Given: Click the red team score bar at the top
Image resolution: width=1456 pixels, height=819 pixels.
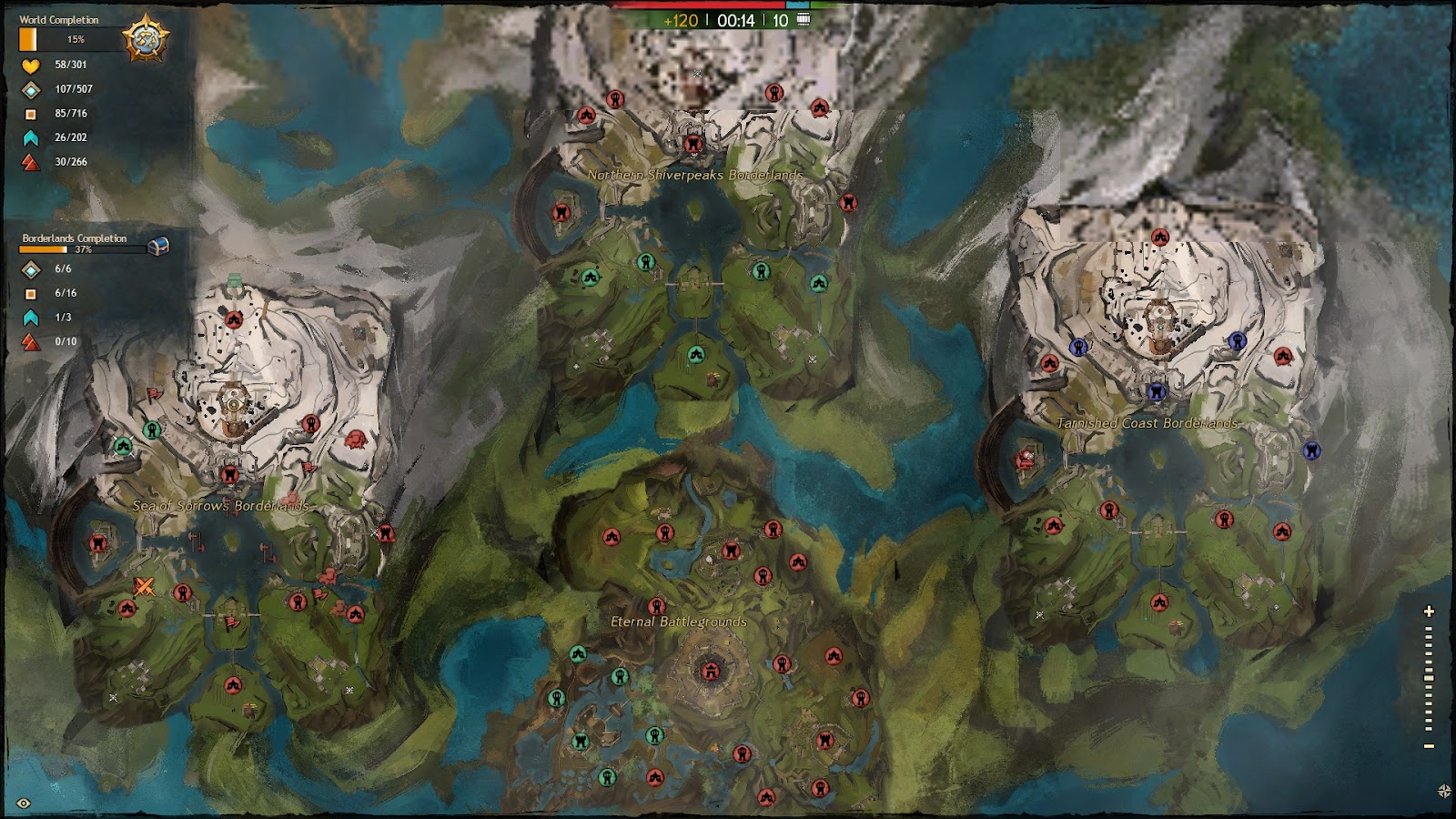Looking at the screenshot, I should (701, 5).
